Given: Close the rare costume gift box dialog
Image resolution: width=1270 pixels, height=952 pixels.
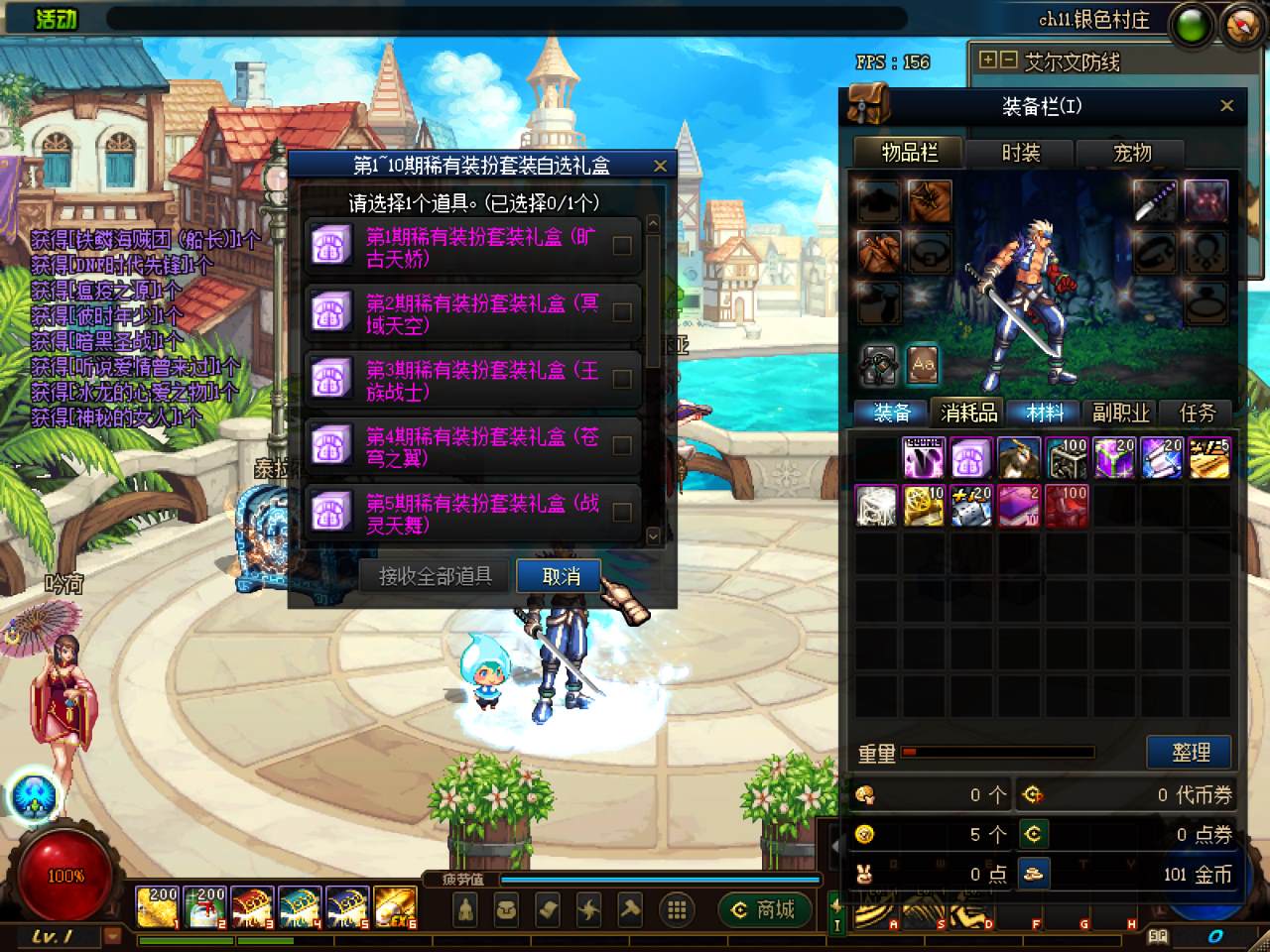Looking at the screenshot, I should click(x=660, y=167).
